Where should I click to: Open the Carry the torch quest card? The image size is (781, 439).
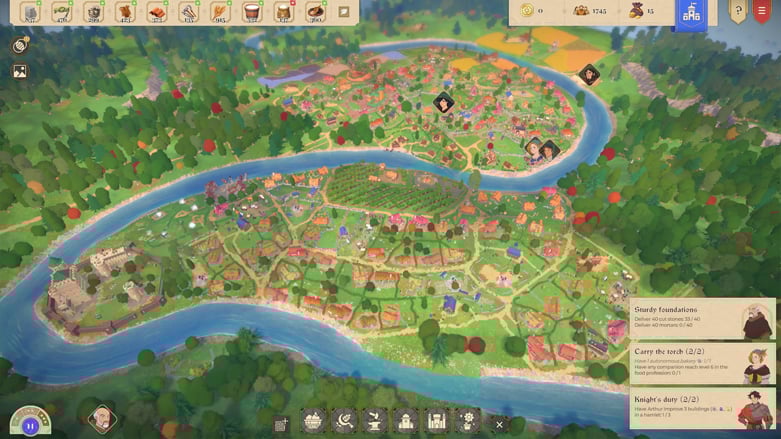click(703, 365)
